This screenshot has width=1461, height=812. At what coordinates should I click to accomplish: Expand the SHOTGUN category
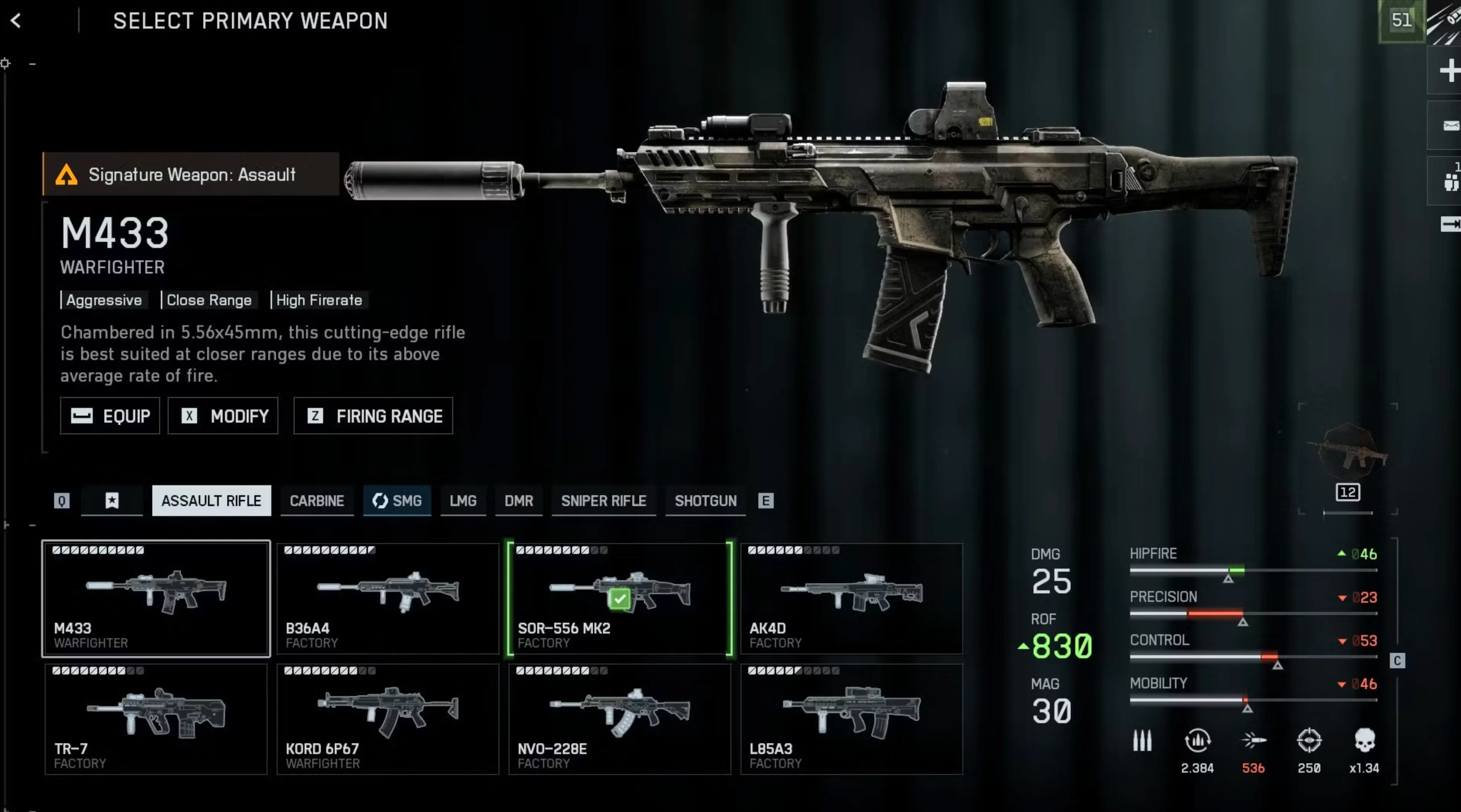tap(705, 501)
